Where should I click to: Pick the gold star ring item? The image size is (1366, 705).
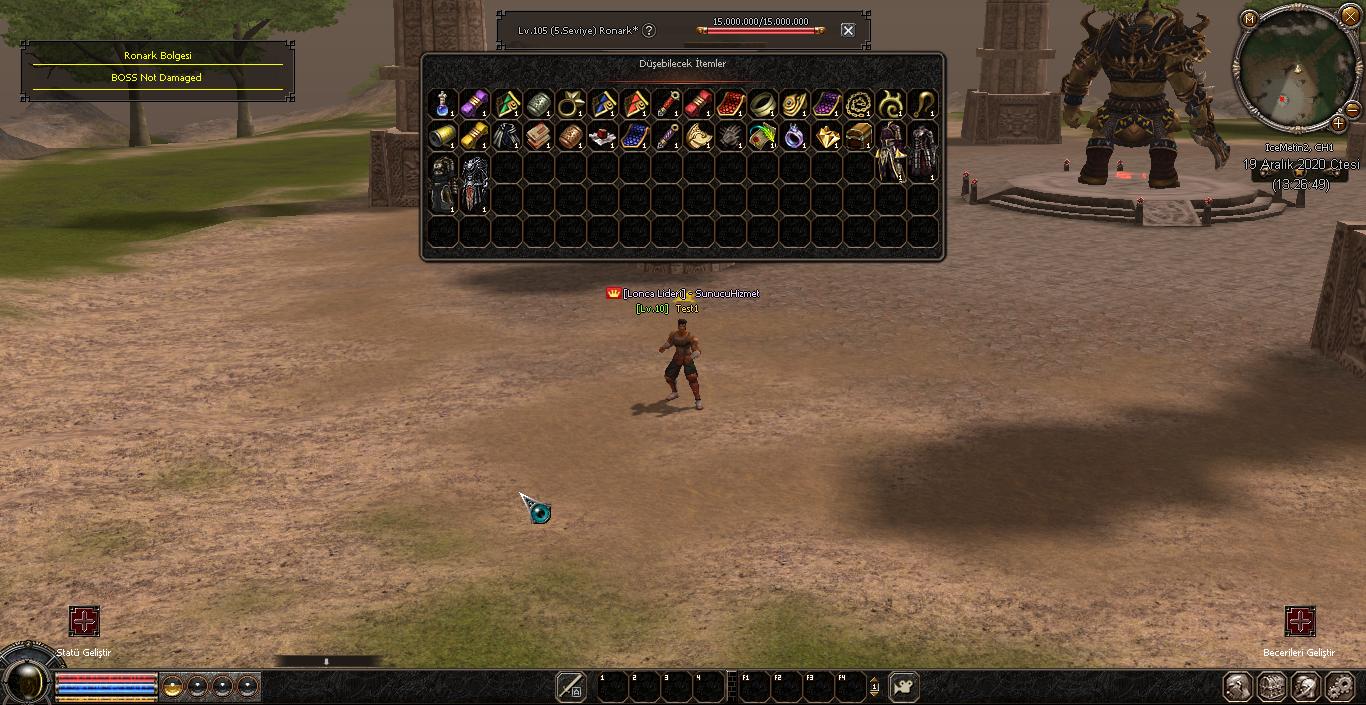click(571, 104)
